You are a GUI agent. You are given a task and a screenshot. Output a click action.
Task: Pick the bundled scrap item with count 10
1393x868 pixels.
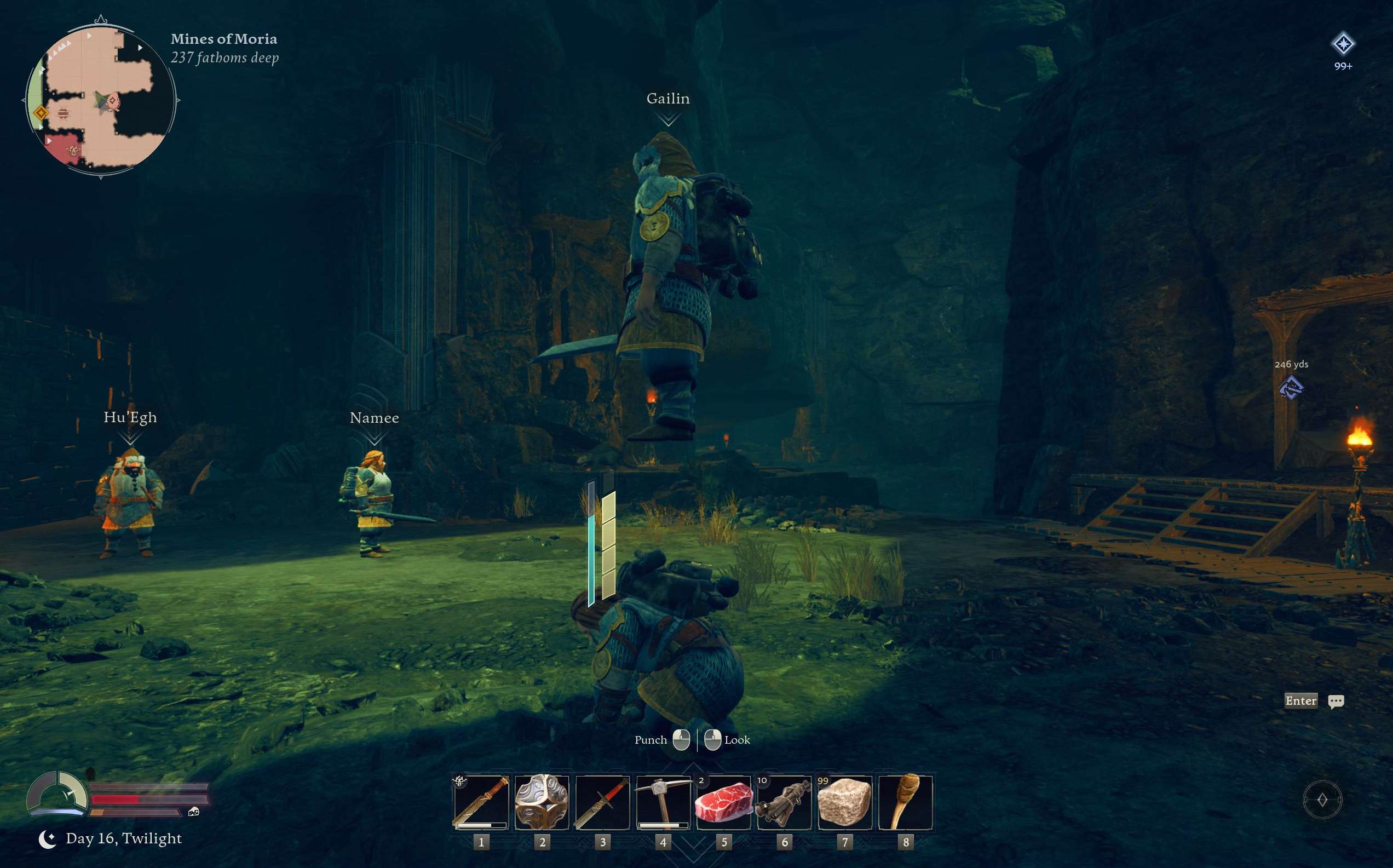click(x=784, y=802)
